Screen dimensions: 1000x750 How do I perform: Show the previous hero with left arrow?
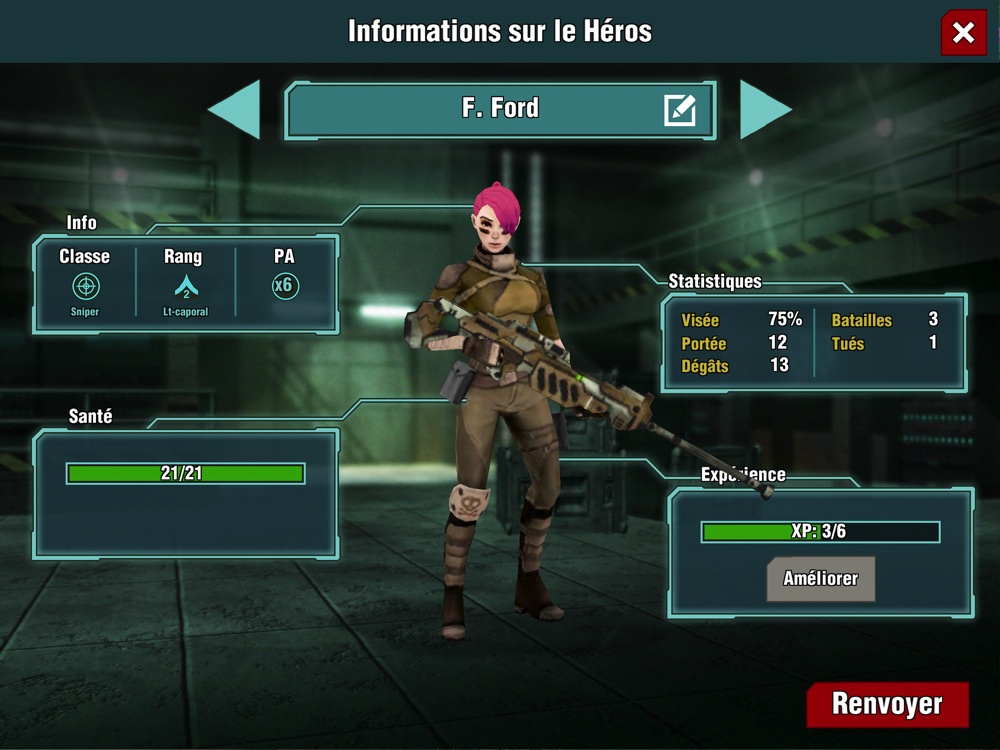click(x=237, y=109)
